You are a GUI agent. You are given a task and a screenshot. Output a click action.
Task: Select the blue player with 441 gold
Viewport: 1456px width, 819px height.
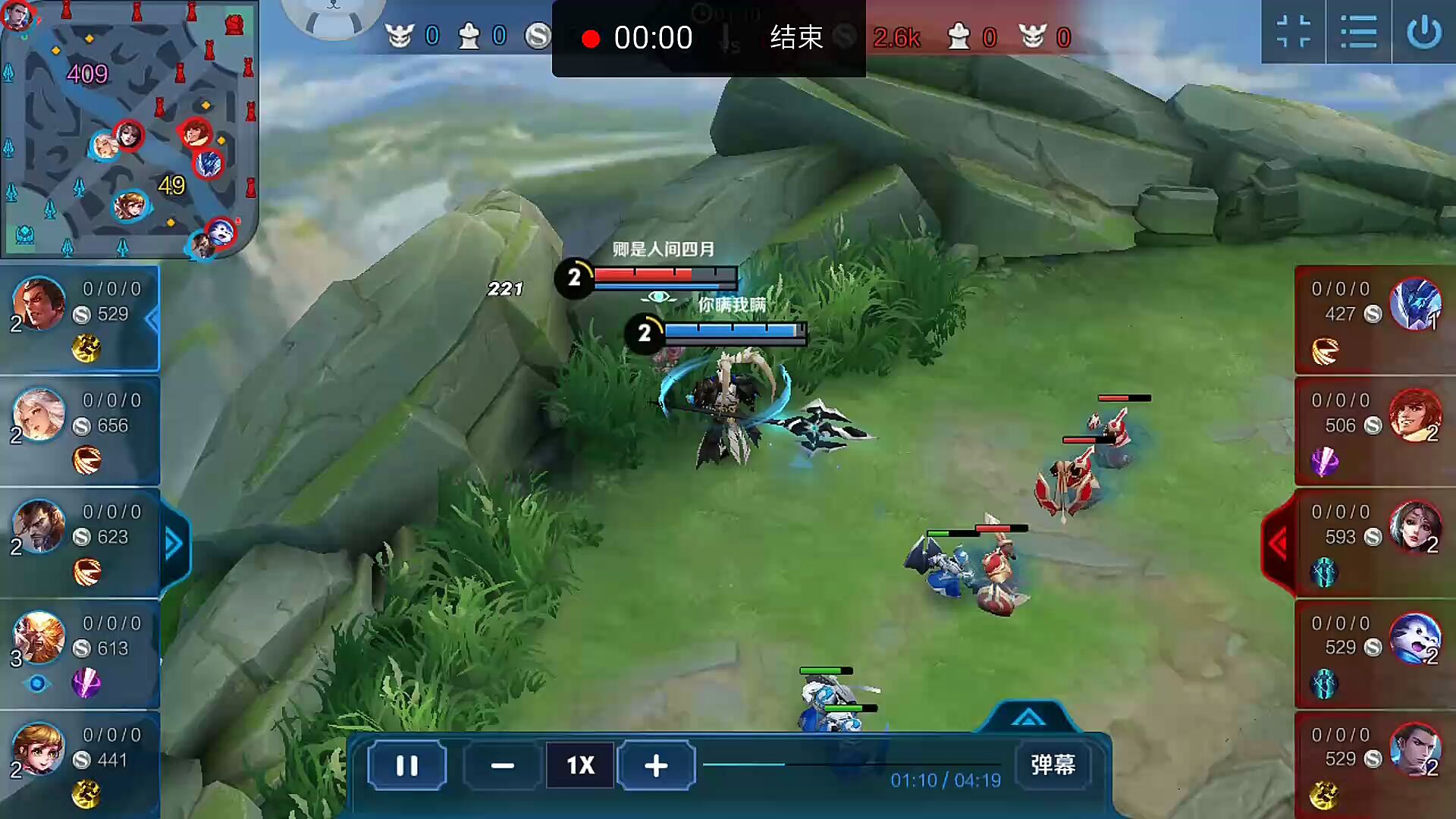tap(80, 764)
